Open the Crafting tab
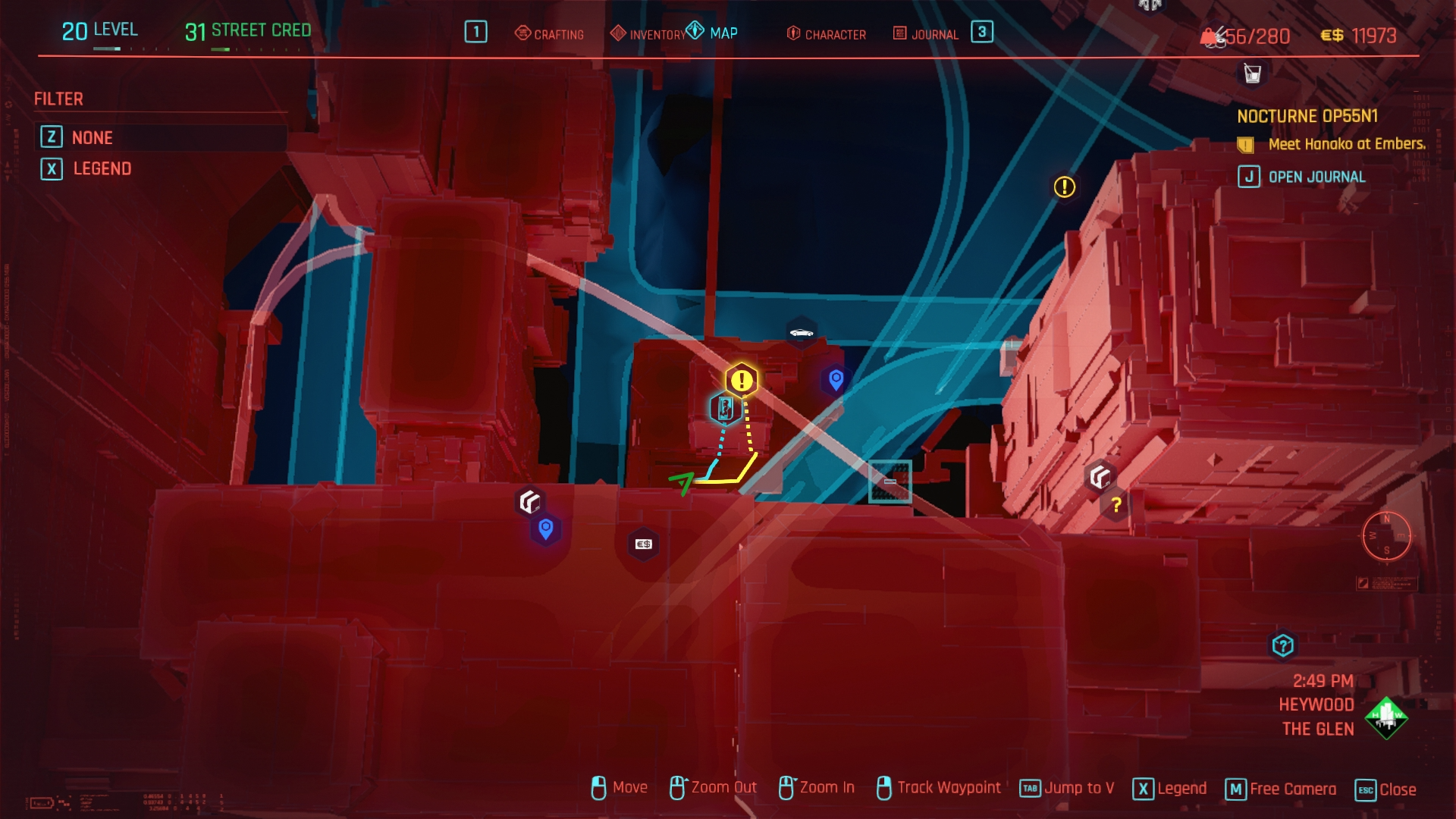1456x819 pixels. point(550,34)
